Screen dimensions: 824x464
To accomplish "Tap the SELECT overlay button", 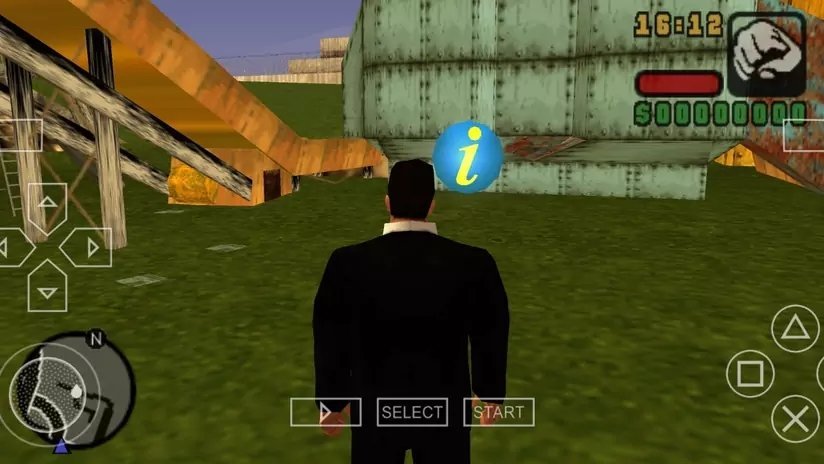I will 411,412.
